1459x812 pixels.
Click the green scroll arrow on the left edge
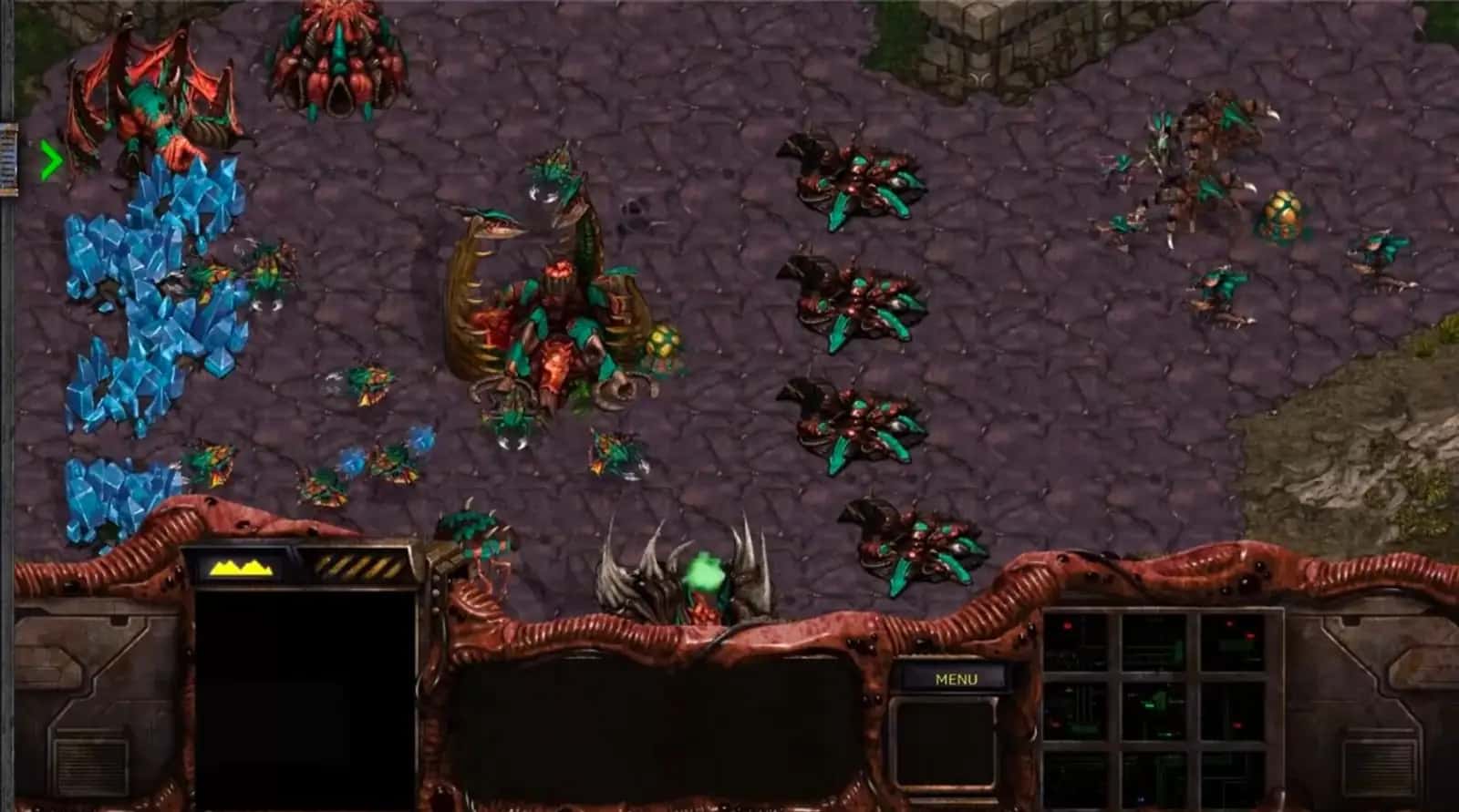click(52, 159)
